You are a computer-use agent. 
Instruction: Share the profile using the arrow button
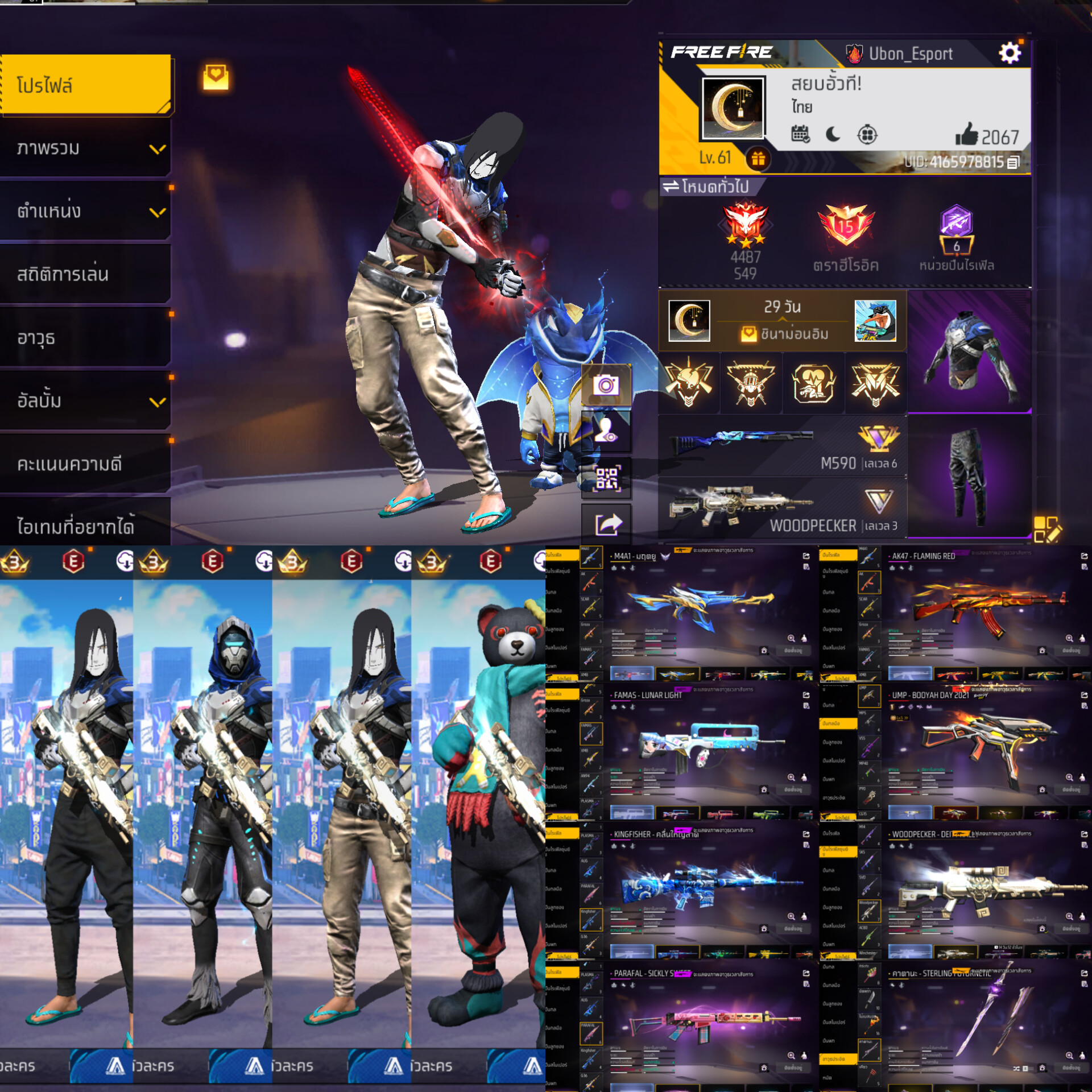(x=606, y=524)
